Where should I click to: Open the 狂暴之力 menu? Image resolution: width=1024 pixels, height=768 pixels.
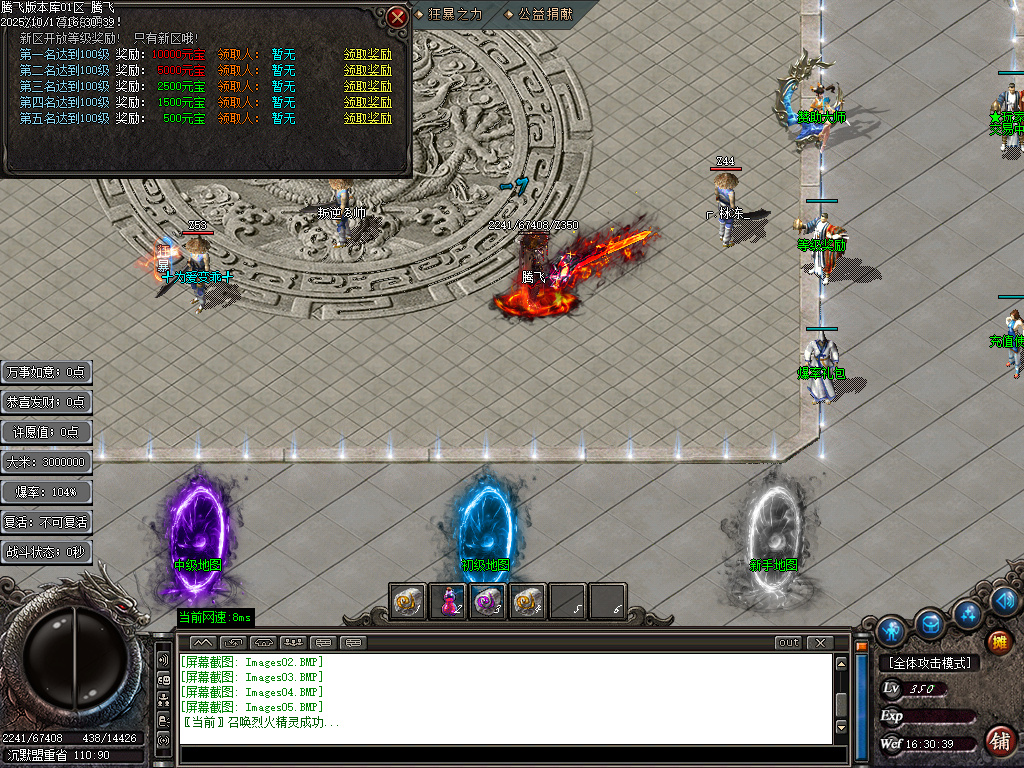tap(455, 14)
